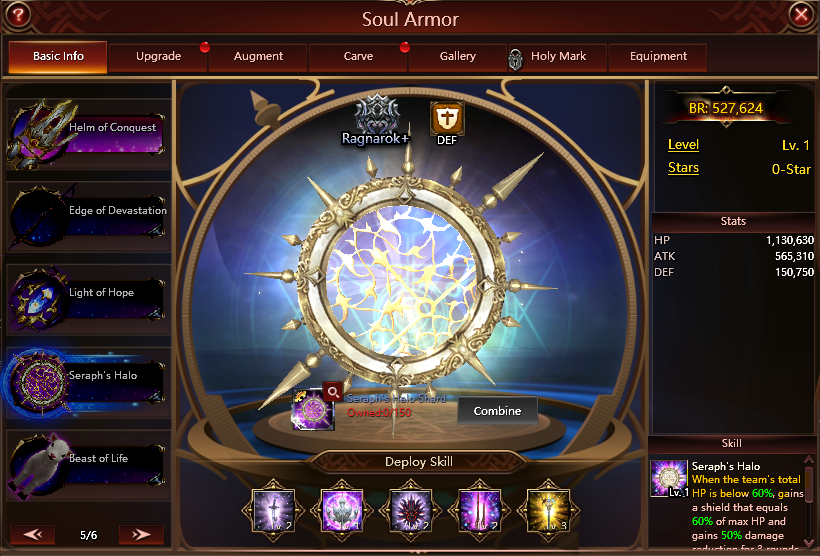Open the Level details link
The width and height of the screenshot is (820, 556).
683,145
